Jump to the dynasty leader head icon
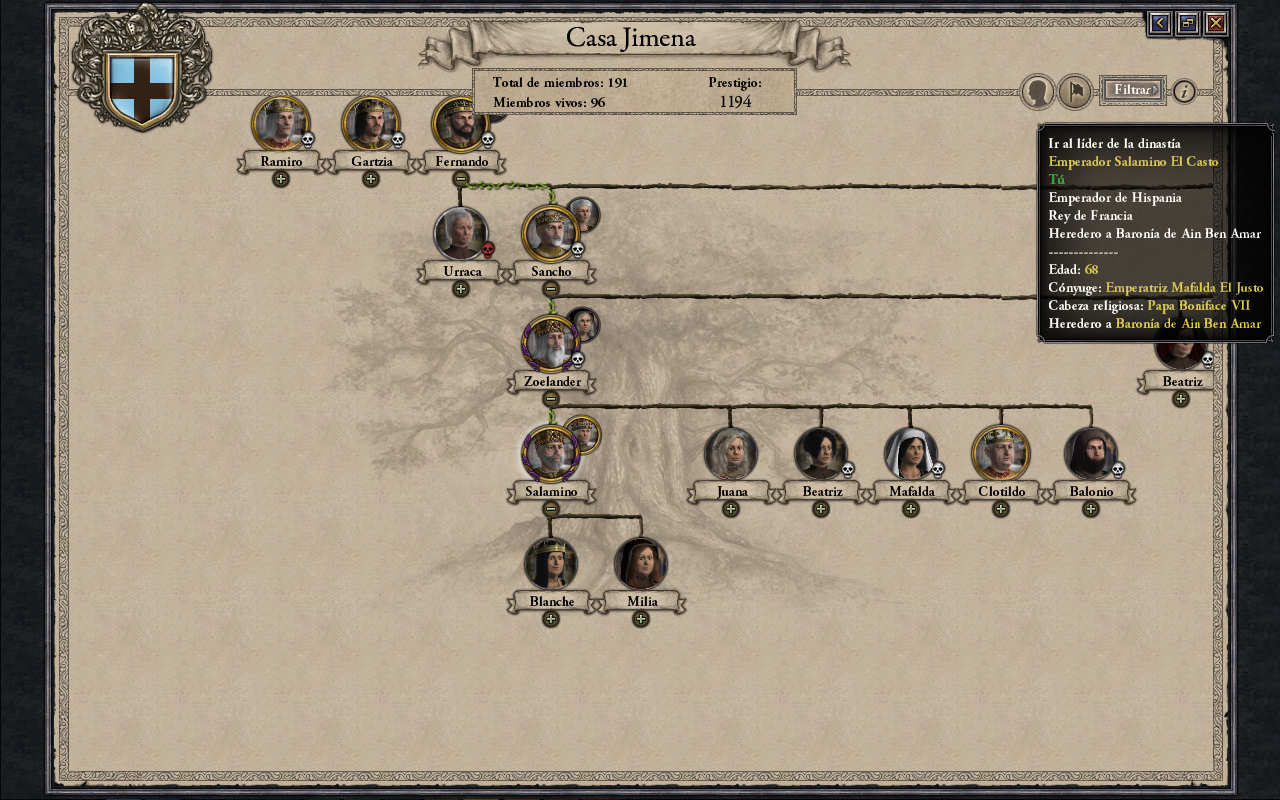The image size is (1280, 800). pos(1038,92)
